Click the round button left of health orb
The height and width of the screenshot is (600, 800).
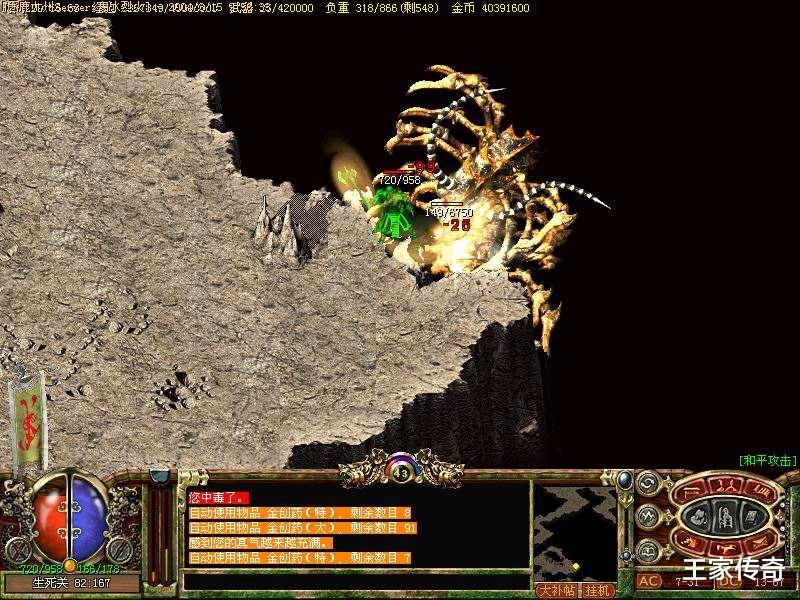17,548
